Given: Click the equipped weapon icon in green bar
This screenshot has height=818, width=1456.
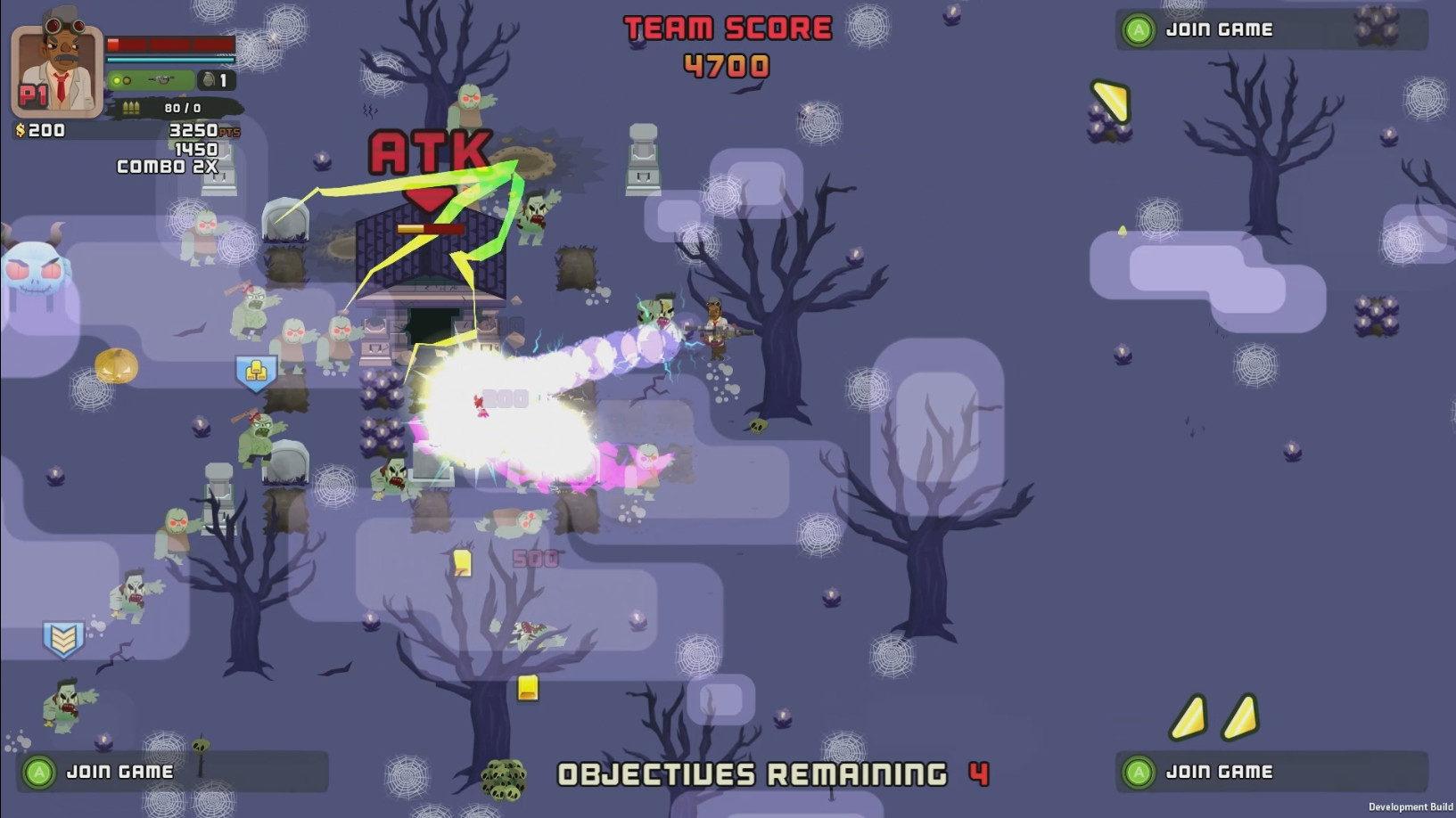Looking at the screenshot, I should (161, 79).
